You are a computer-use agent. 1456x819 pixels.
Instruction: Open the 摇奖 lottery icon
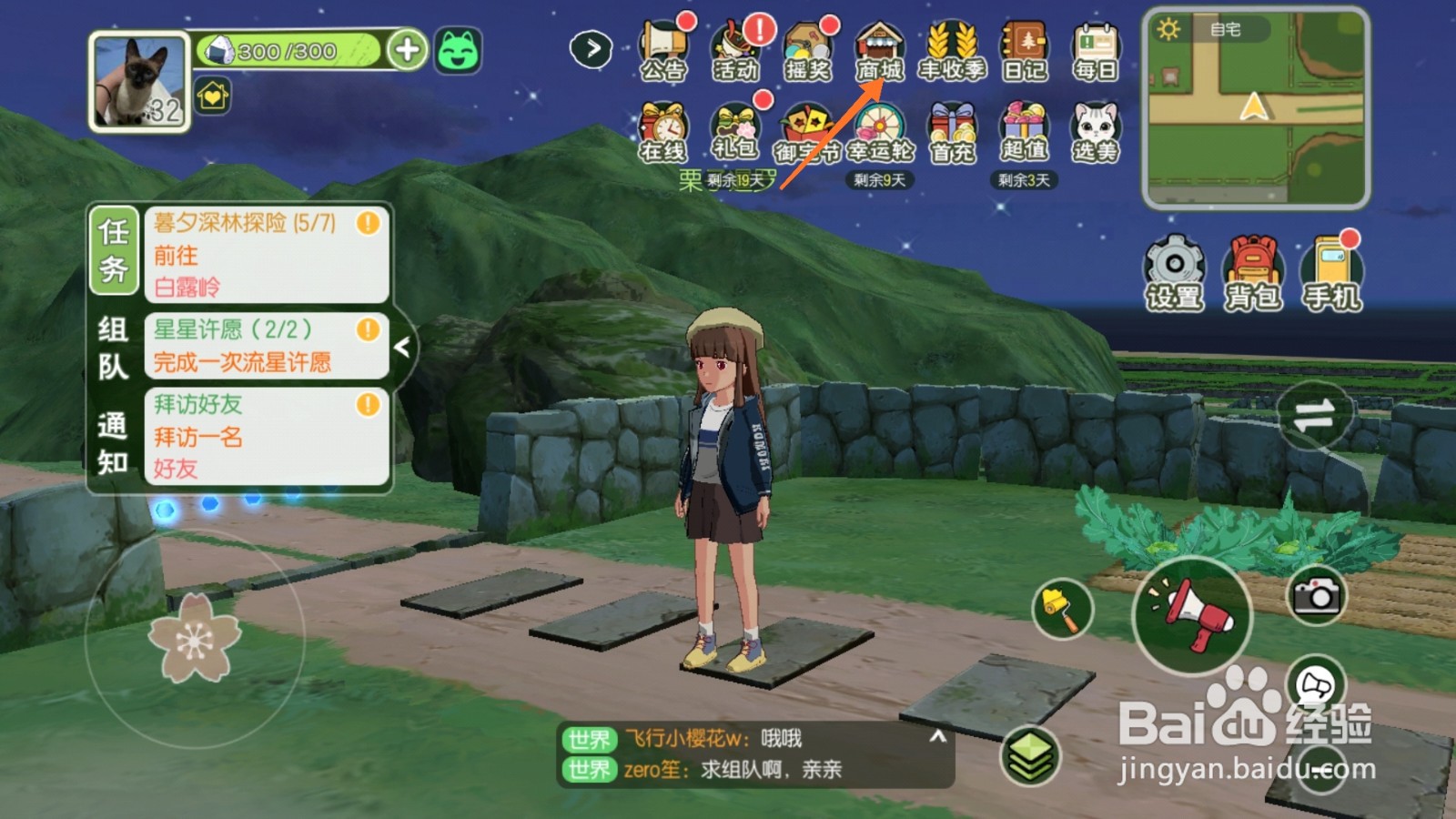pyautogui.click(x=807, y=52)
